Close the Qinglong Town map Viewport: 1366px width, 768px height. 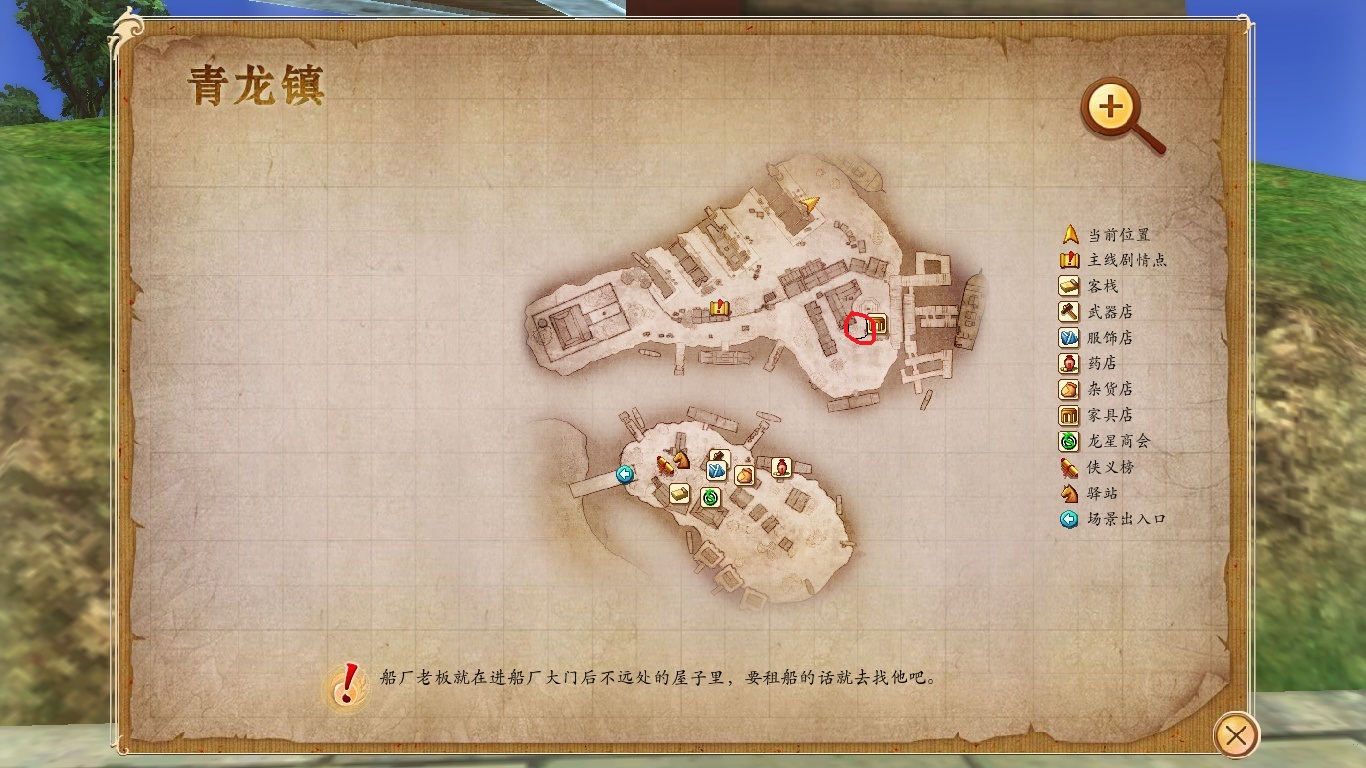[x=1236, y=737]
